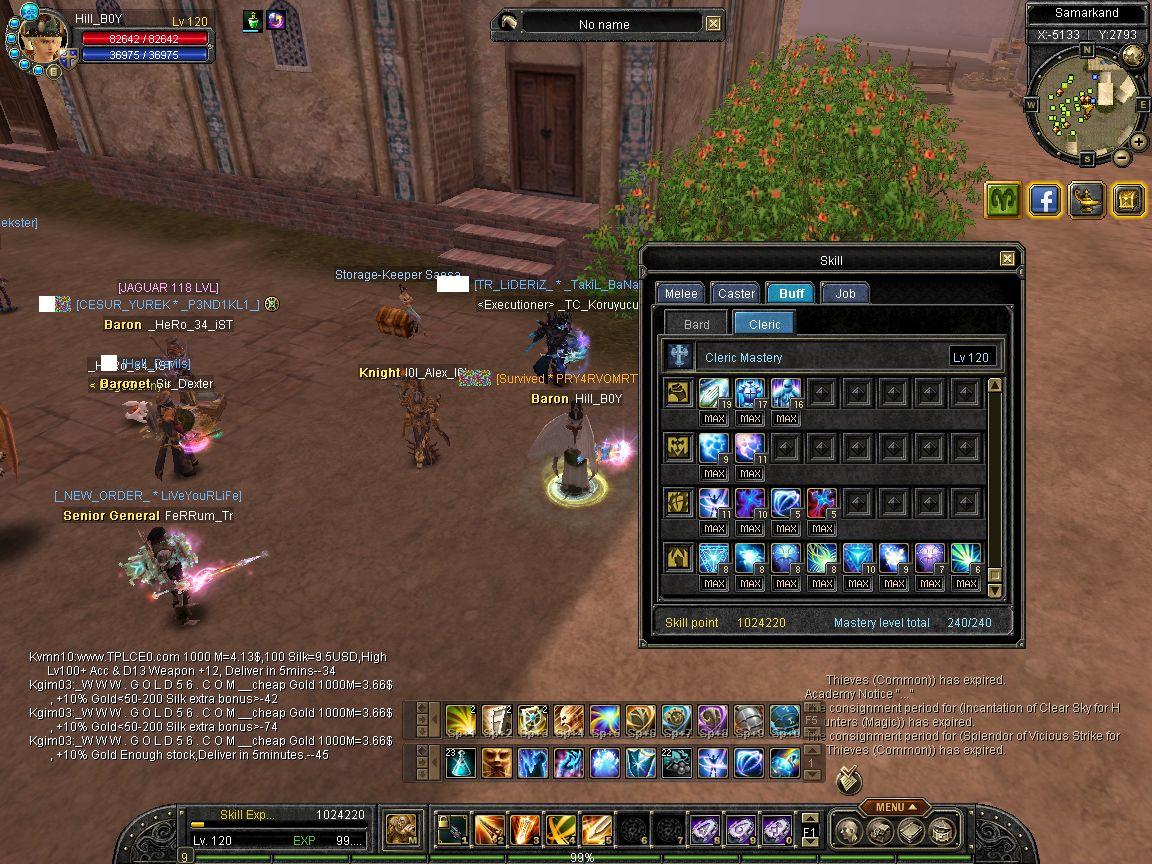The height and width of the screenshot is (864, 1152).
Task: Select the Job skill tab
Action: pyautogui.click(x=845, y=293)
